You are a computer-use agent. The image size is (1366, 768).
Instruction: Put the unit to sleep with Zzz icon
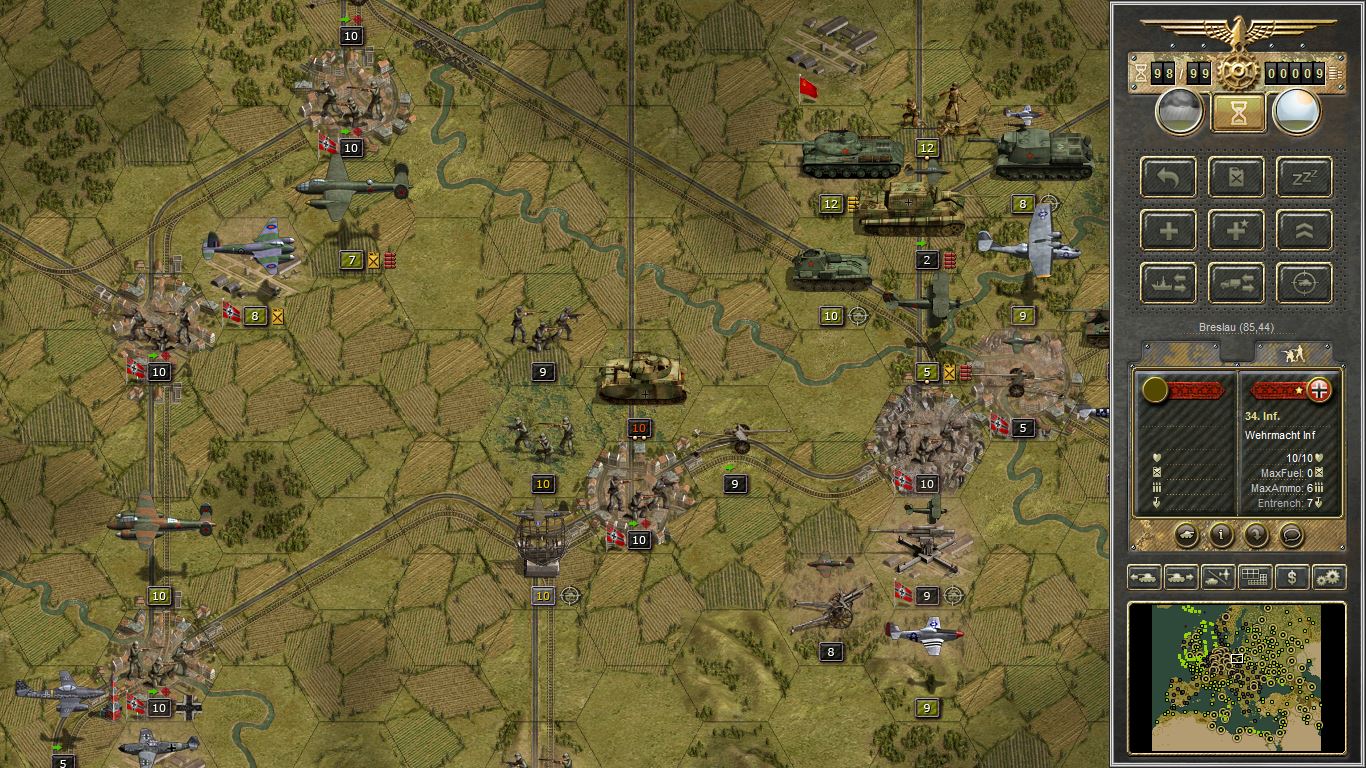coord(1304,178)
